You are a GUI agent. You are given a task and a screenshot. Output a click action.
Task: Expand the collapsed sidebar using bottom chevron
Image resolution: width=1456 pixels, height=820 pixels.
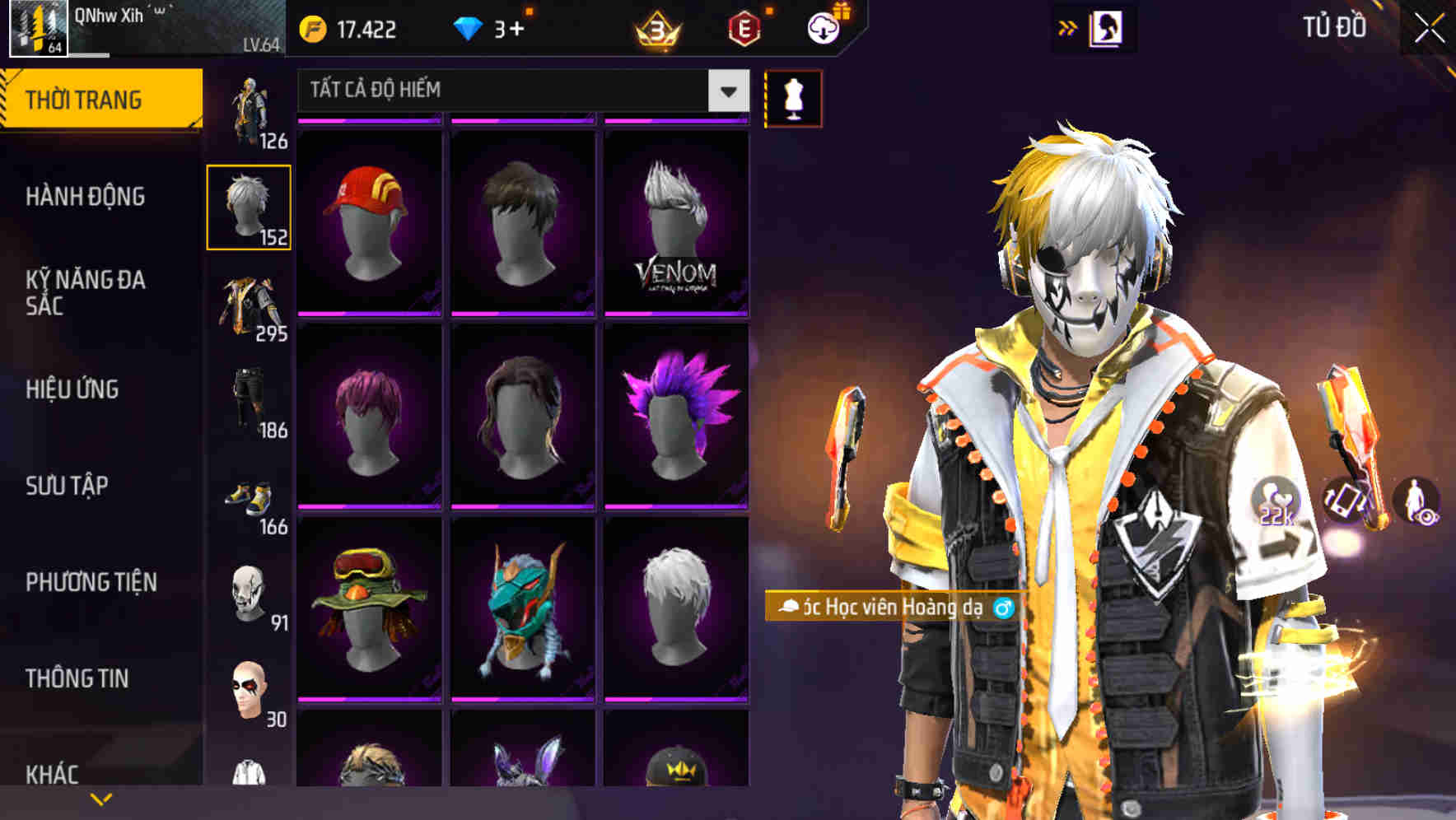click(x=101, y=798)
